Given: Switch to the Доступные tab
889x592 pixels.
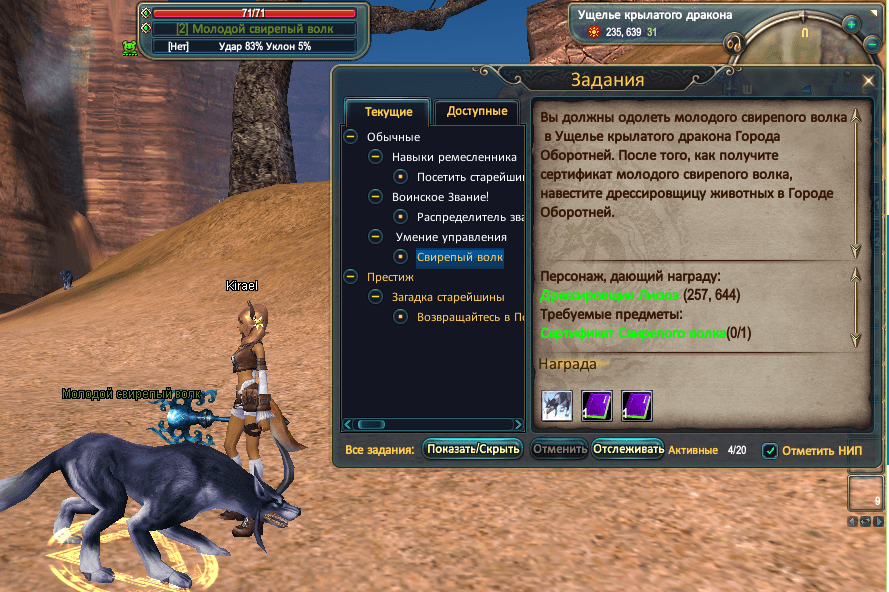Looking at the screenshot, I should (477, 112).
